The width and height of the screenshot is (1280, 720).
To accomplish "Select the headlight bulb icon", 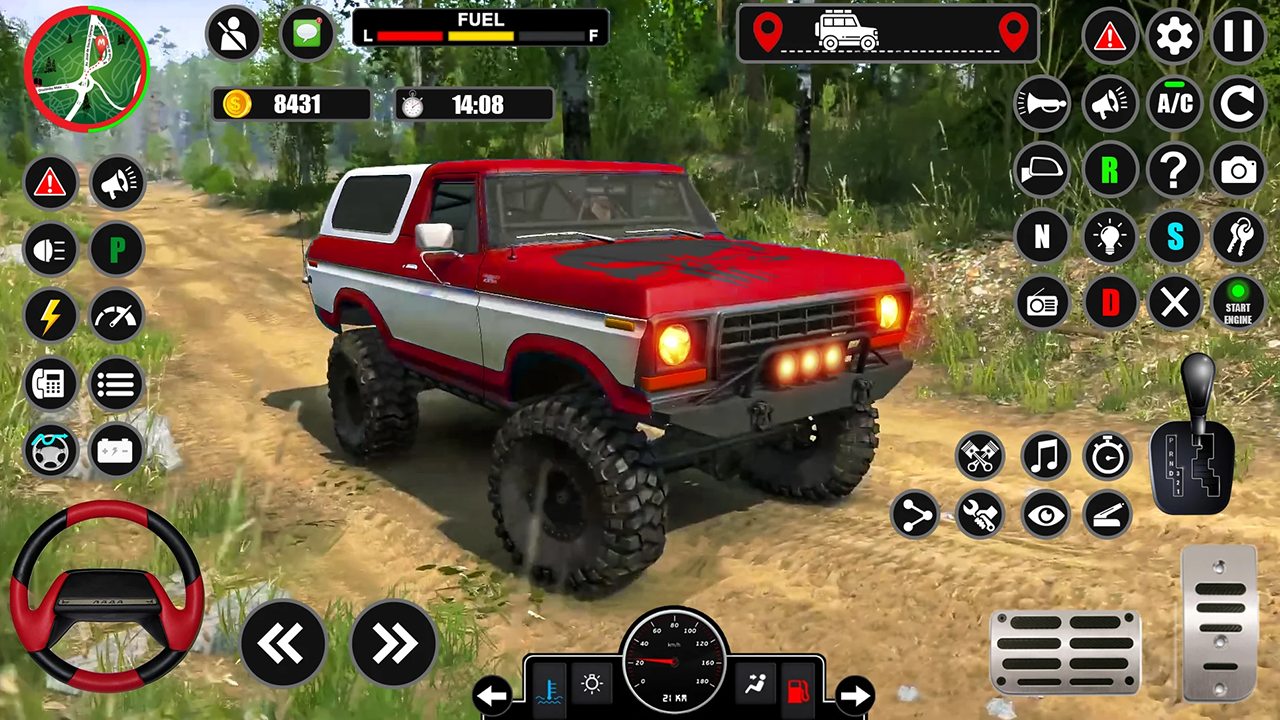I will tap(1109, 237).
